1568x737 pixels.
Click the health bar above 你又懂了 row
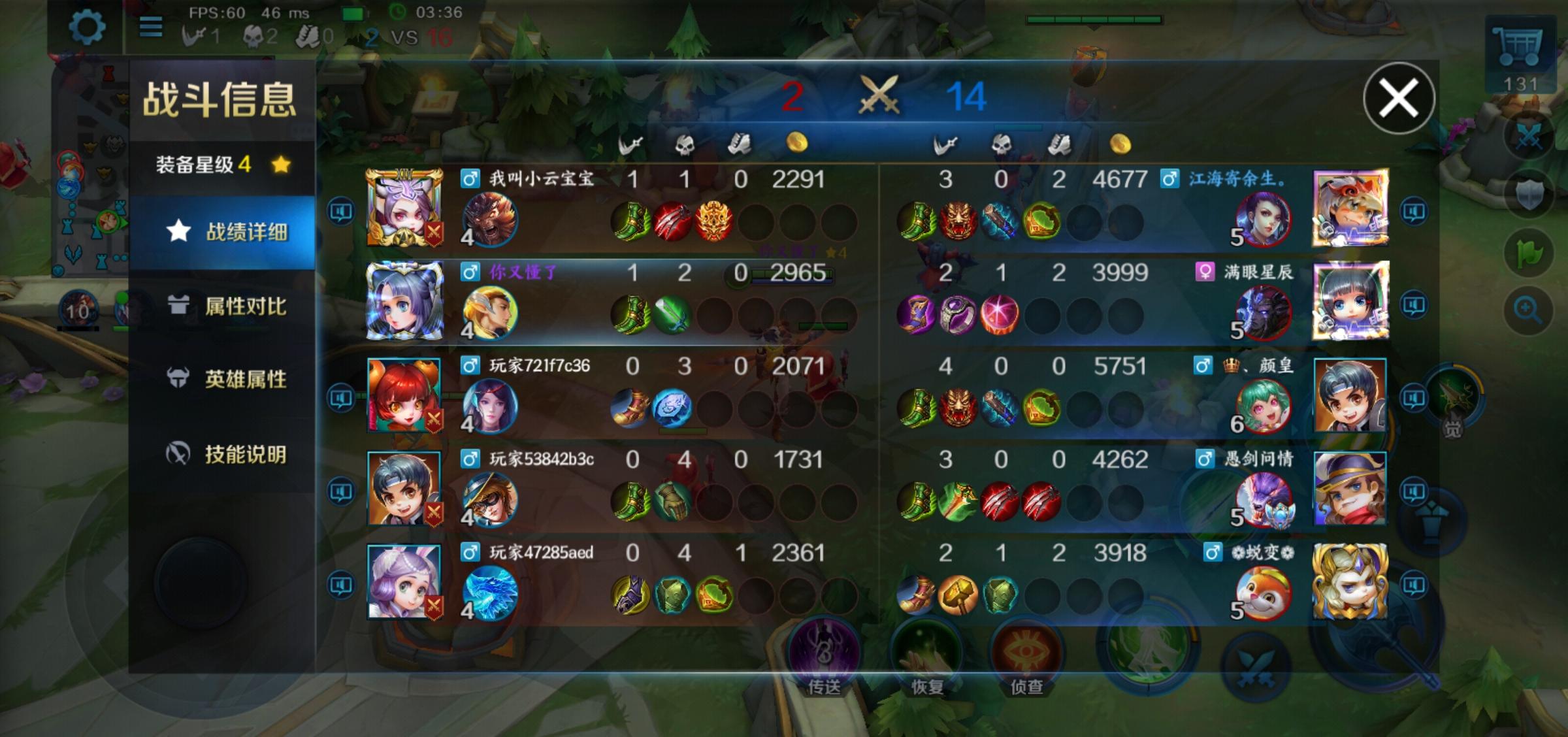click(x=792, y=275)
